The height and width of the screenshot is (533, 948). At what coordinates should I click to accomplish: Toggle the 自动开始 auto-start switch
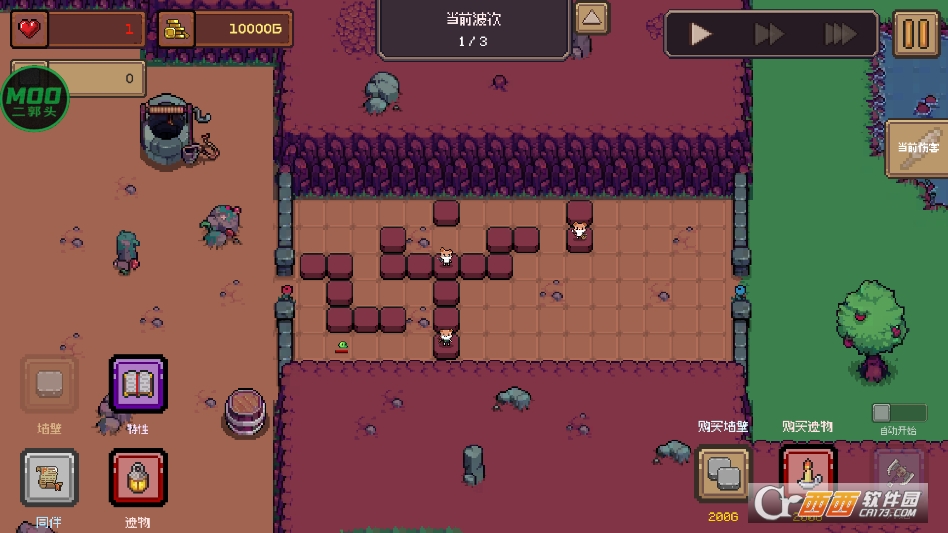pyautogui.click(x=898, y=413)
